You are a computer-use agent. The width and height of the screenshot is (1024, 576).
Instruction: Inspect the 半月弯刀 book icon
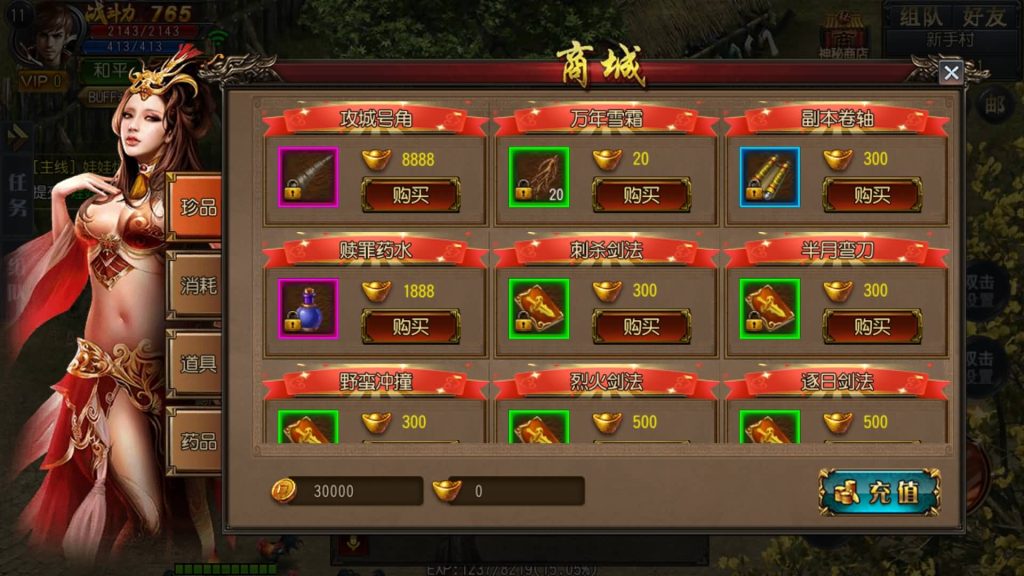point(770,308)
